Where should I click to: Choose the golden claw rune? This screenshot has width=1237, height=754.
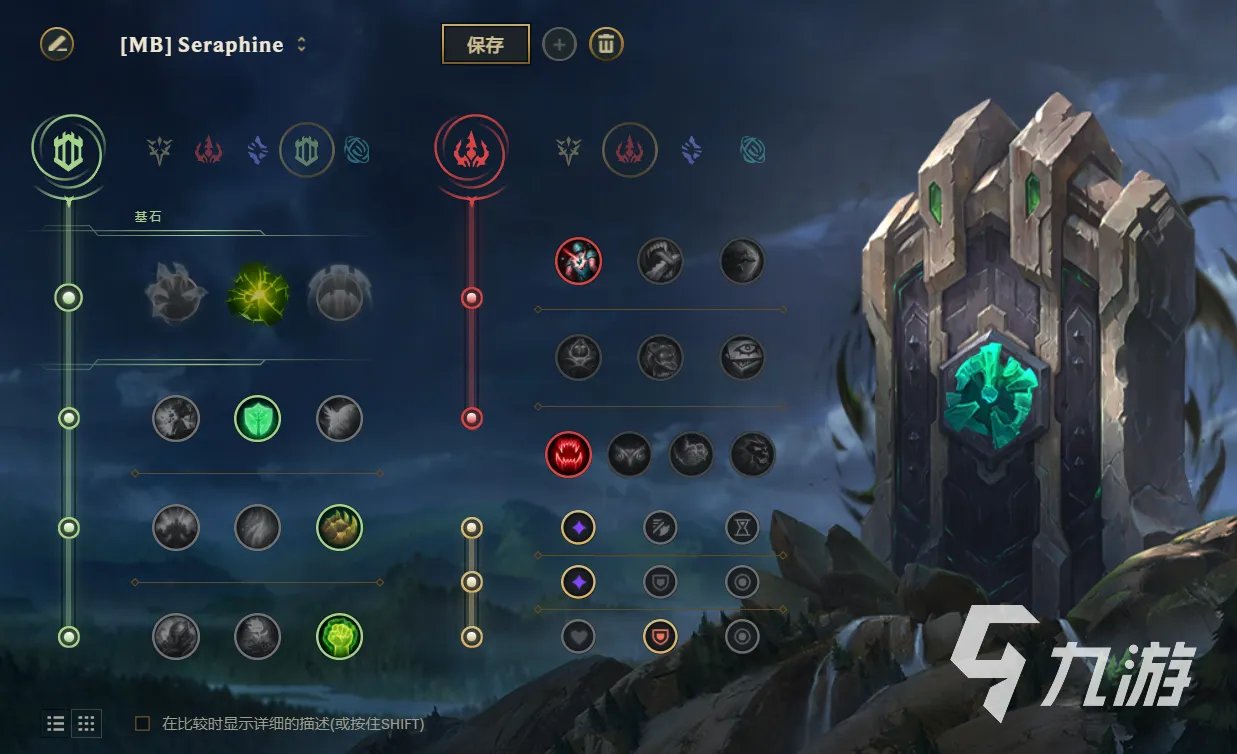[x=339, y=527]
